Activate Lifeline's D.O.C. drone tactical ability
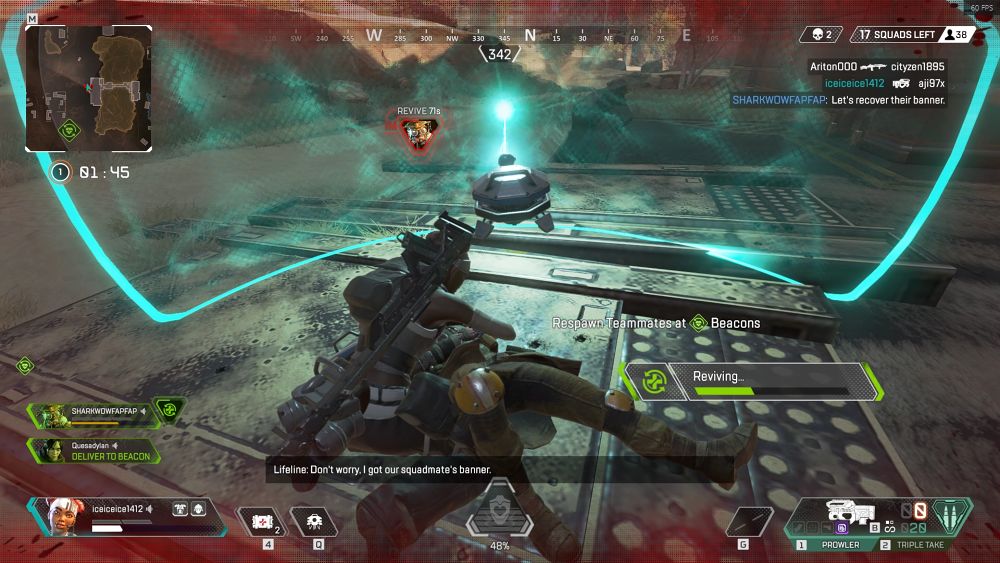Screen dimensions: 1000x563 [314, 521]
